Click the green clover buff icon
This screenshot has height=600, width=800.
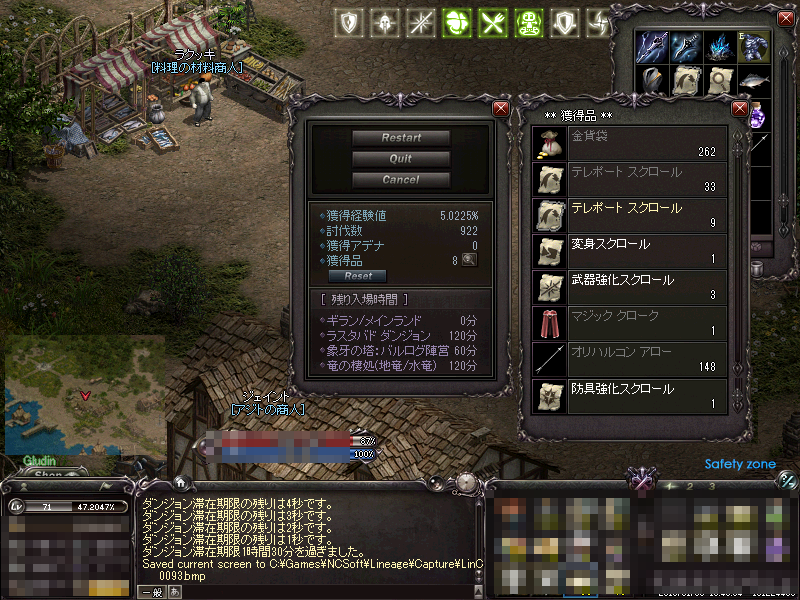coord(457,22)
